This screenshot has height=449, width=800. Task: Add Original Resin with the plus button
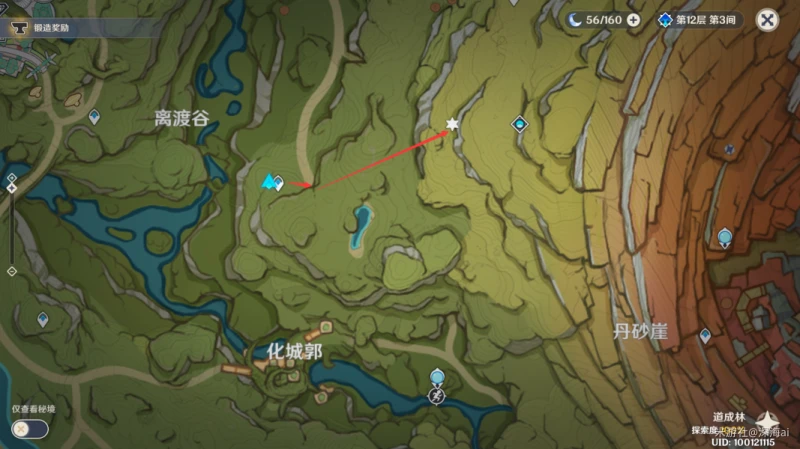point(633,19)
